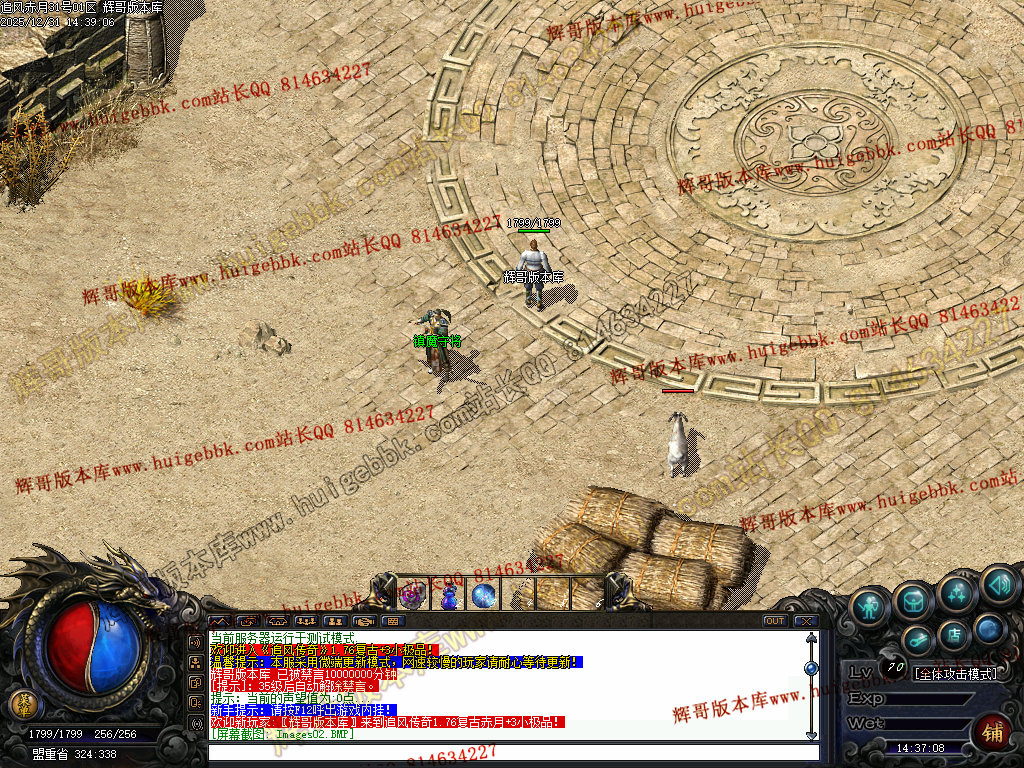The image size is (1024, 768).
Task: Click the OUT button above chat
Action: 775,621
